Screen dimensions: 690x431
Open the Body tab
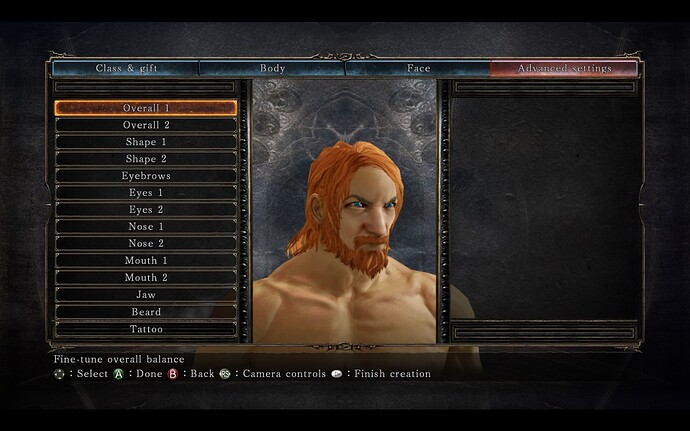[x=272, y=69]
